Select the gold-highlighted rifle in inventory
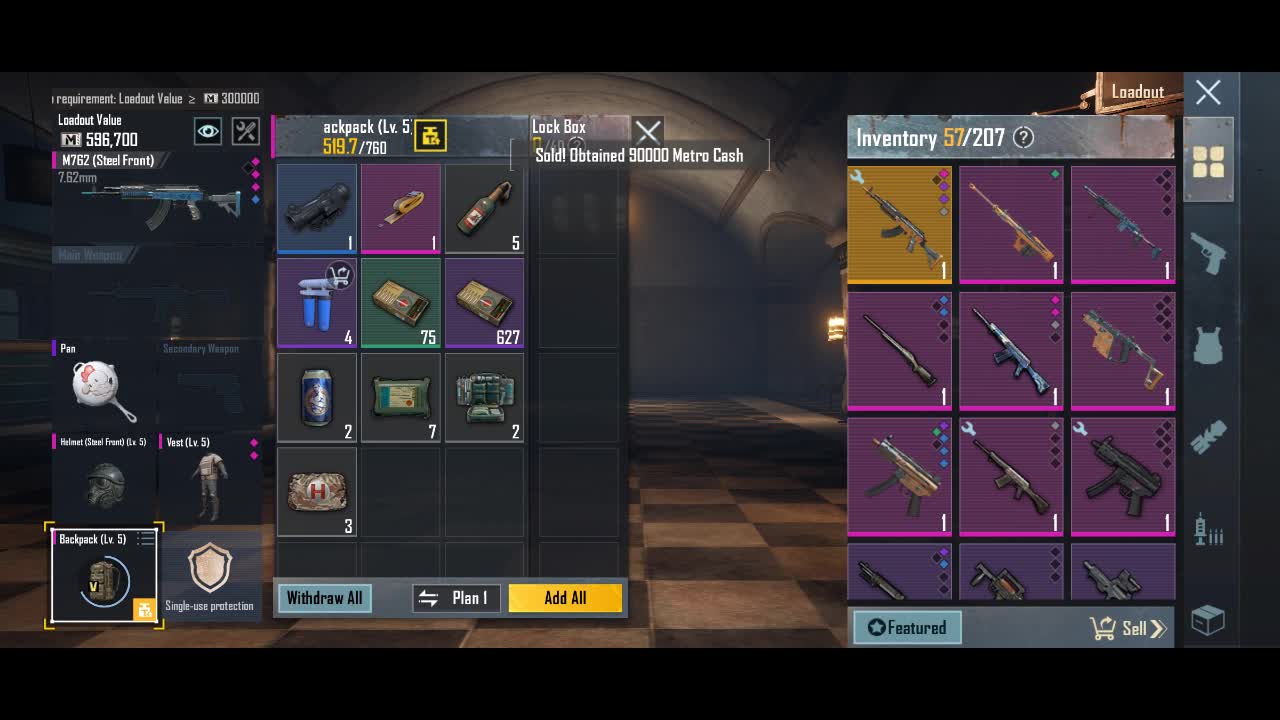The image size is (1280, 720). pyautogui.click(x=899, y=224)
